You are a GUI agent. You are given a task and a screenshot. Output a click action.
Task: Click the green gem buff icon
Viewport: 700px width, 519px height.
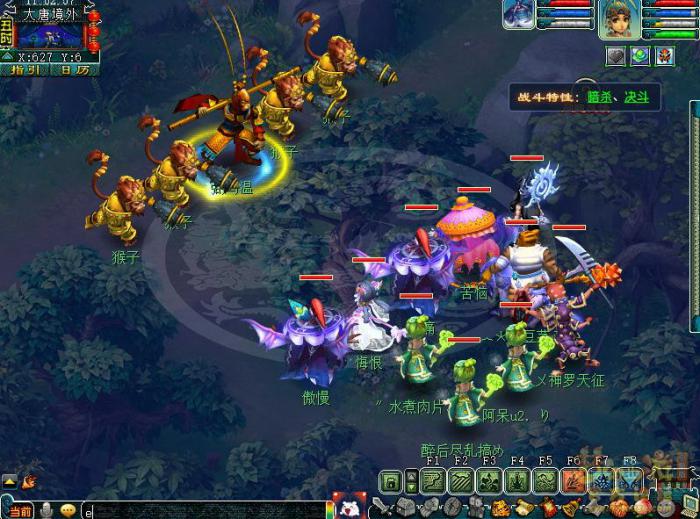(640, 56)
